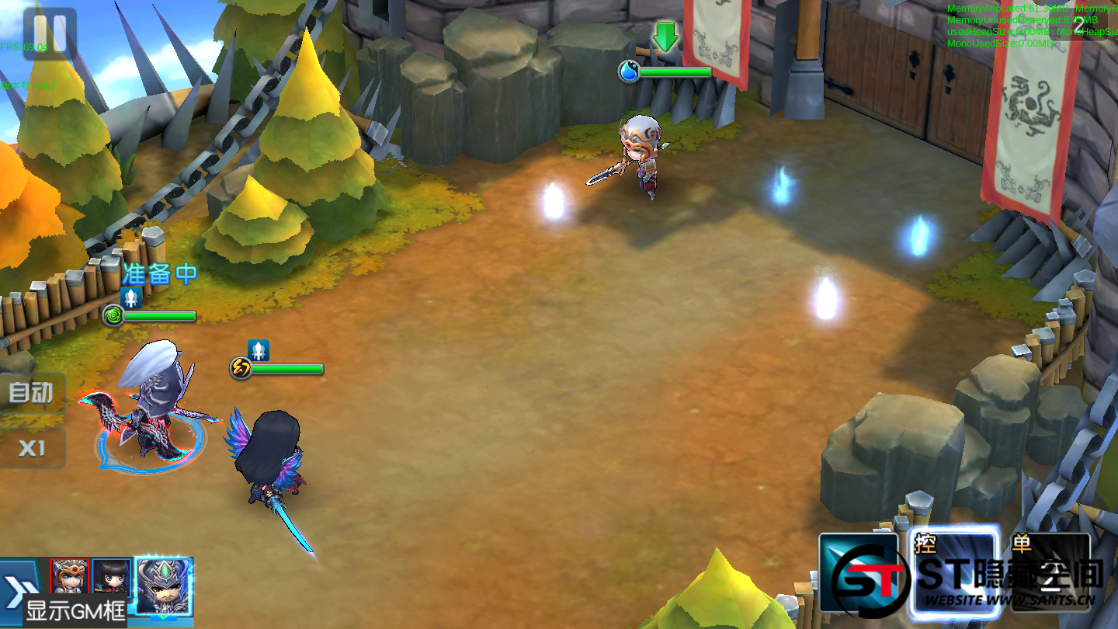Select the black-haired girl hero portrait
Viewport: 1118px width, 629px height.
pyautogui.click(x=111, y=576)
